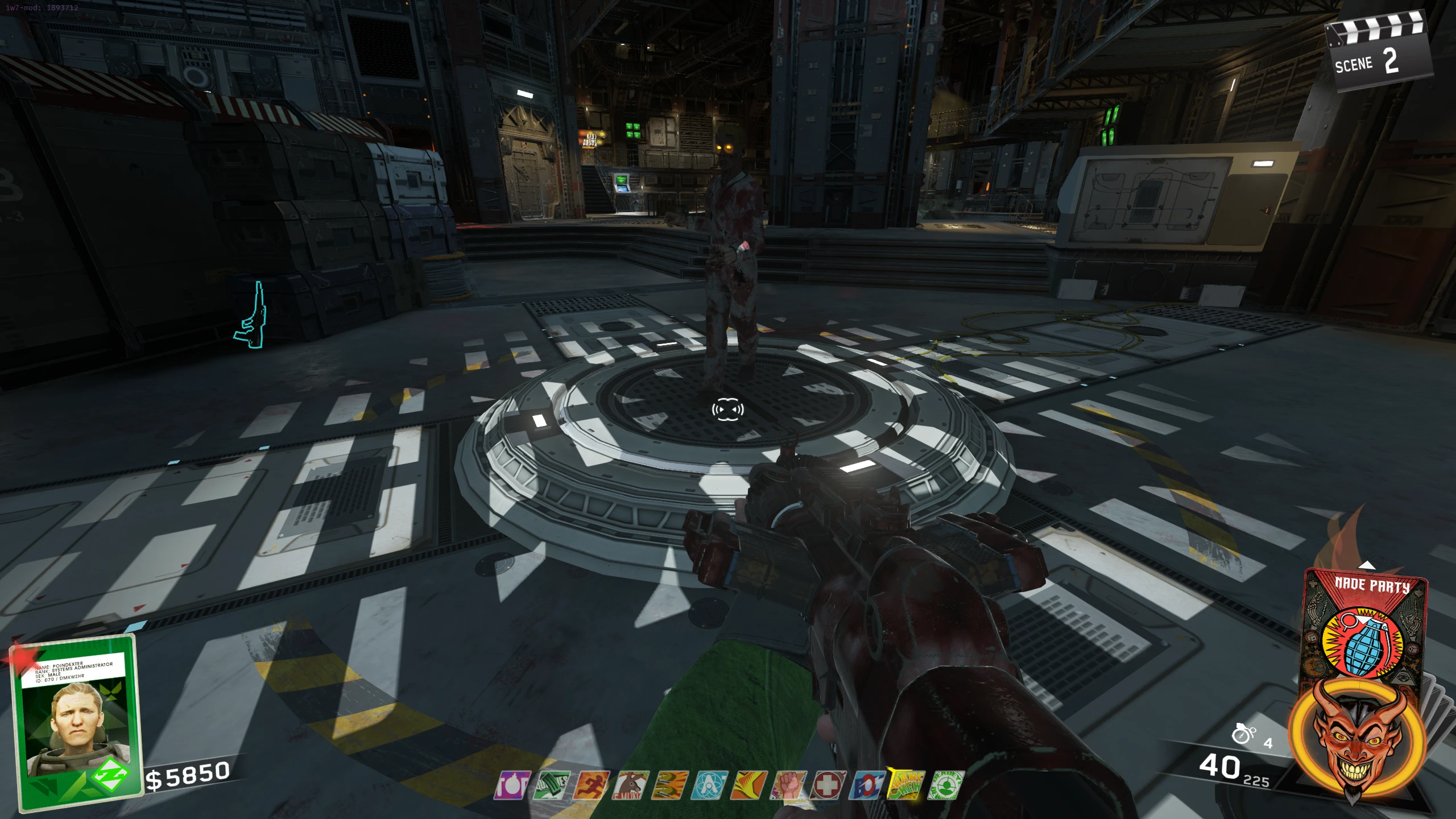The width and height of the screenshot is (1456, 819).
Task: Choose the red medical cross perk
Action: pos(828,785)
